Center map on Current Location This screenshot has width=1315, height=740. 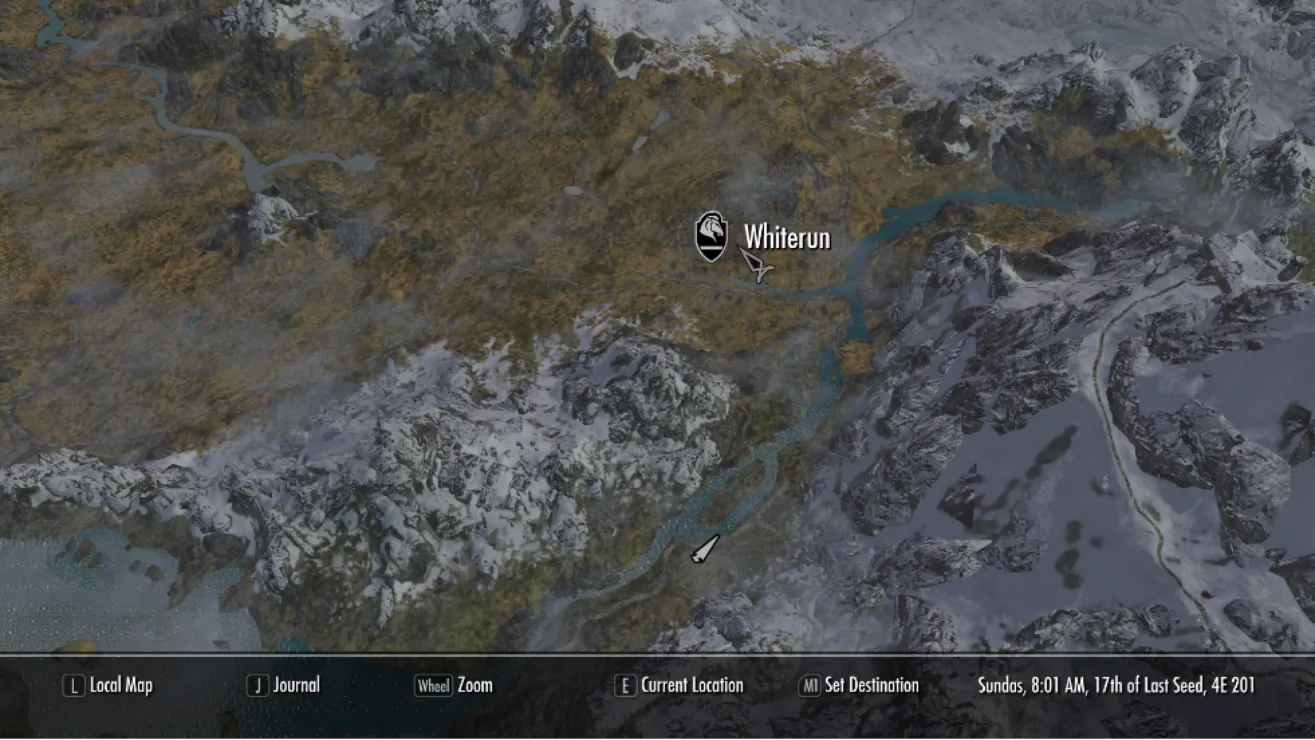(x=679, y=686)
